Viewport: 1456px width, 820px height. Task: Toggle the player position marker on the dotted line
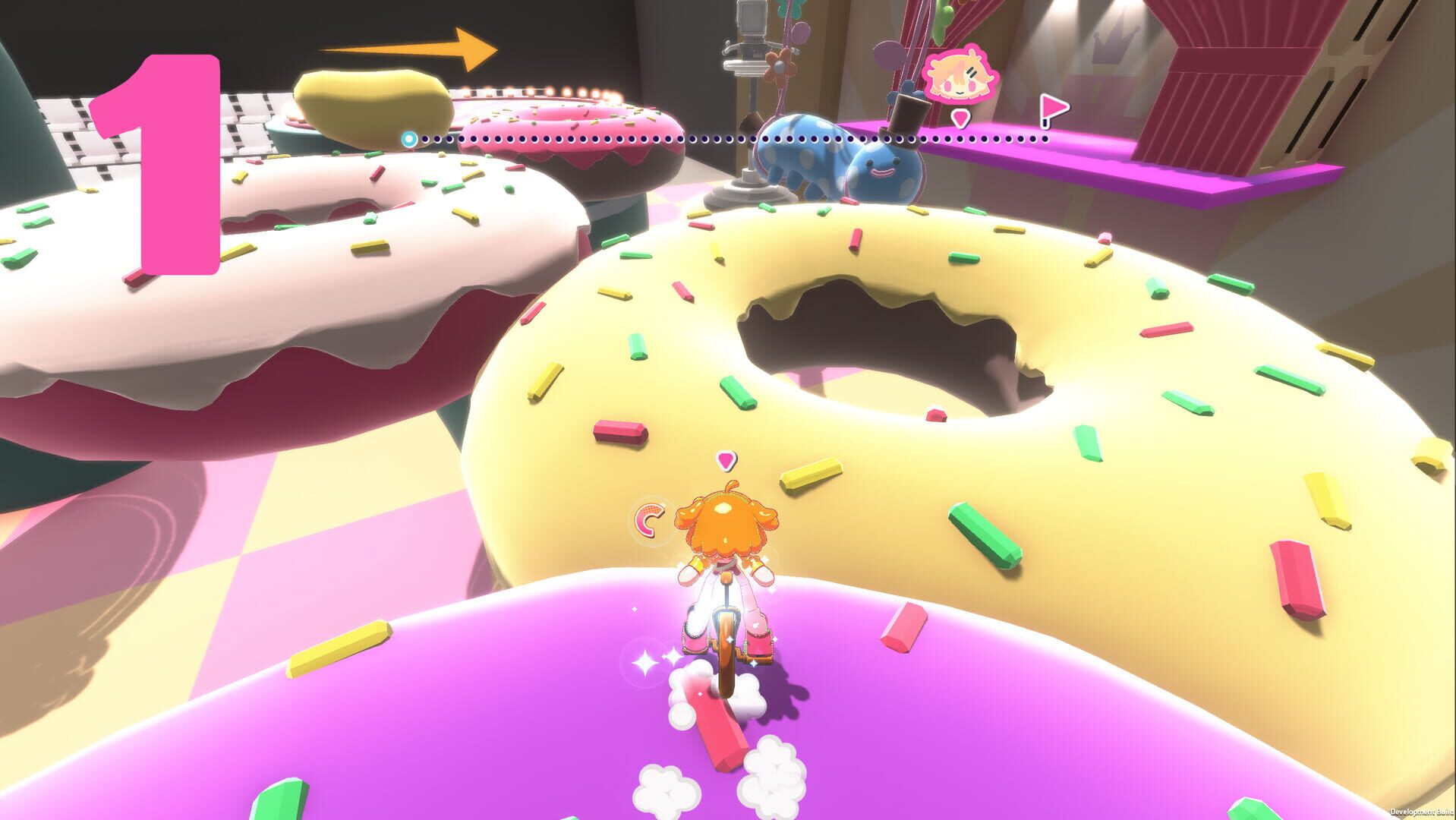click(409, 138)
